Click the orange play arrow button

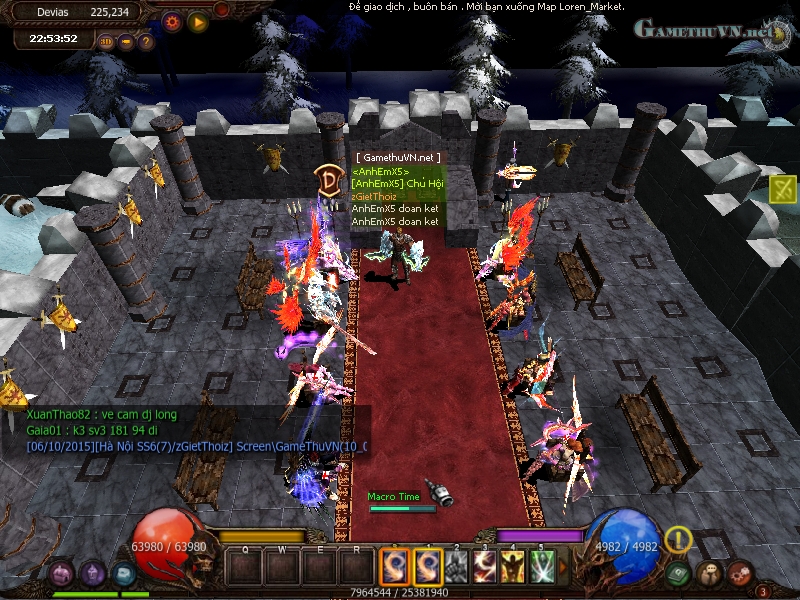[197, 20]
